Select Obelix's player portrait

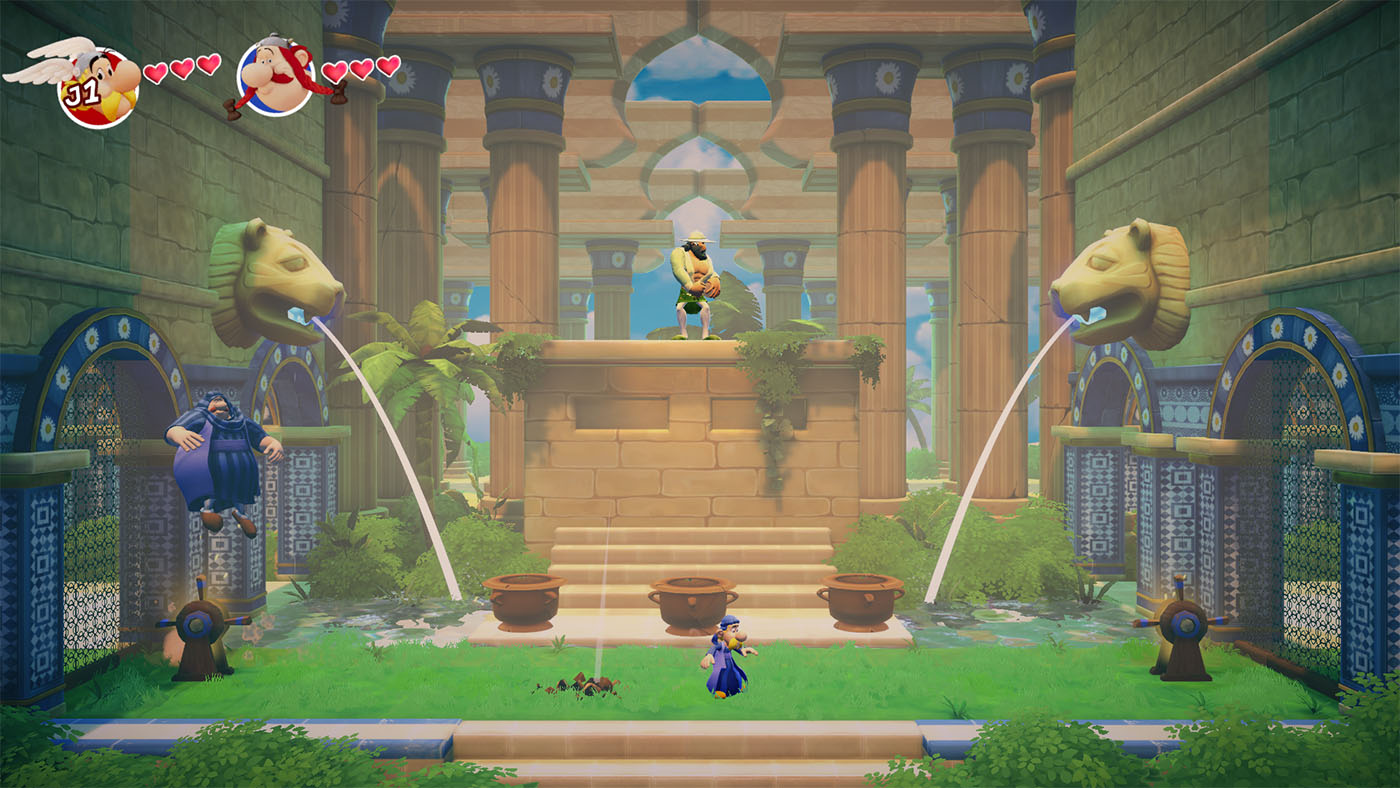pyautogui.click(x=276, y=78)
